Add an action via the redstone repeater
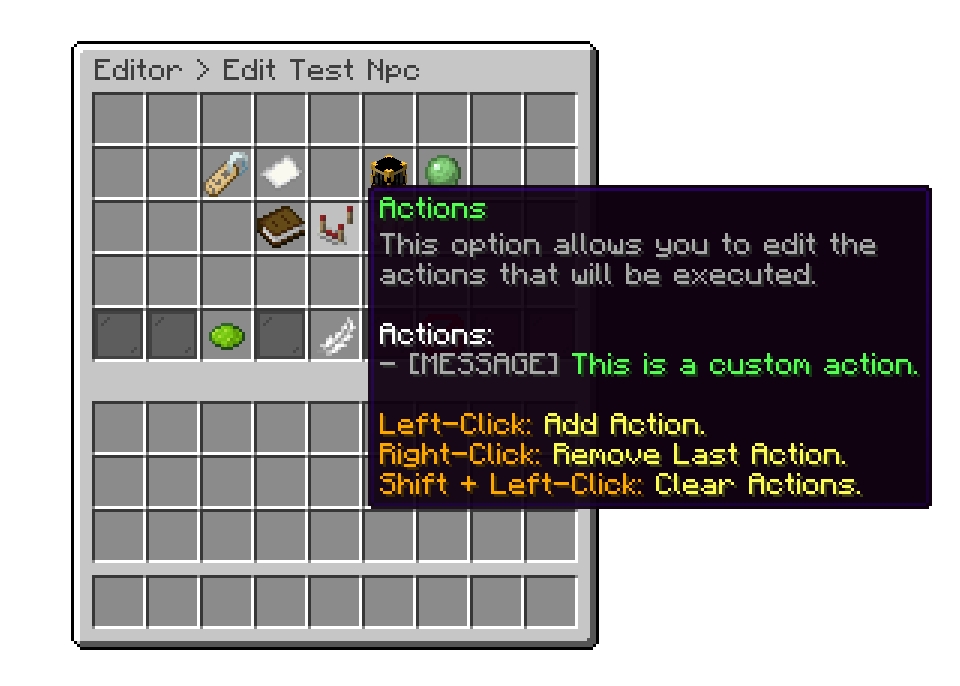Screen dimensions: 960x686 point(335,228)
